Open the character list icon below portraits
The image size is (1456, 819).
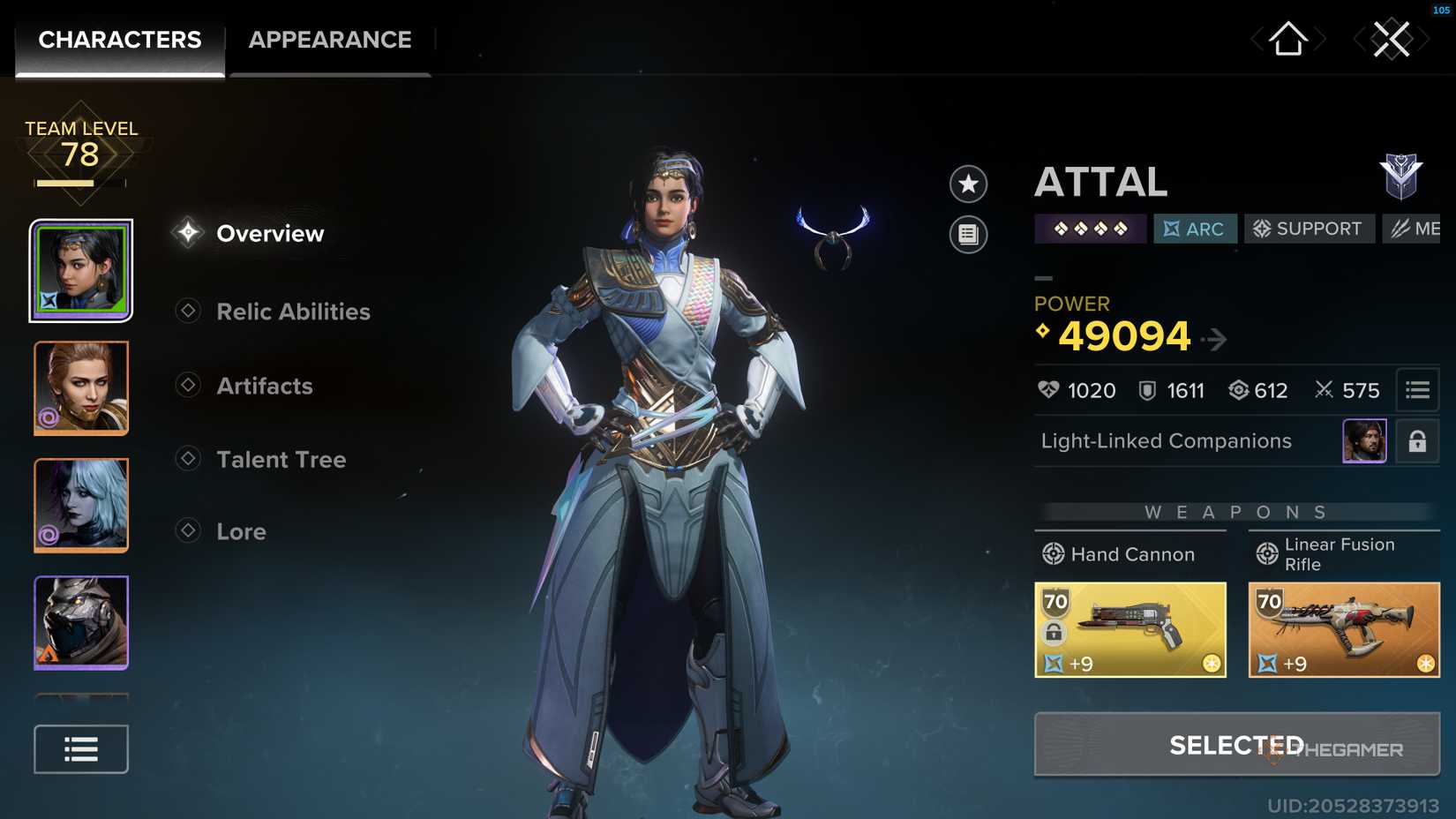(81, 748)
